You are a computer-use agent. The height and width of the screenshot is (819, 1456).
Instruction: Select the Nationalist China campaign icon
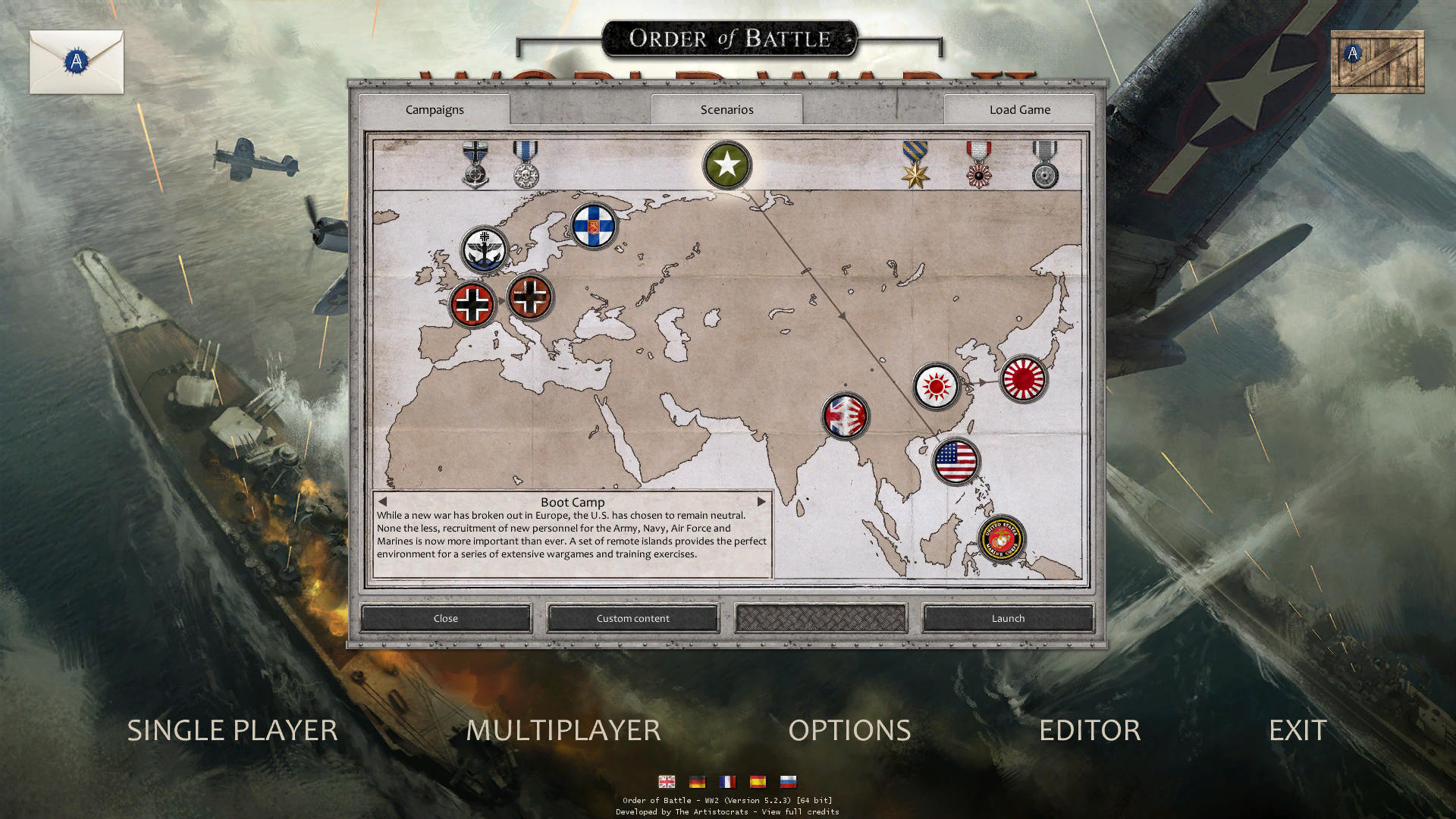[938, 387]
